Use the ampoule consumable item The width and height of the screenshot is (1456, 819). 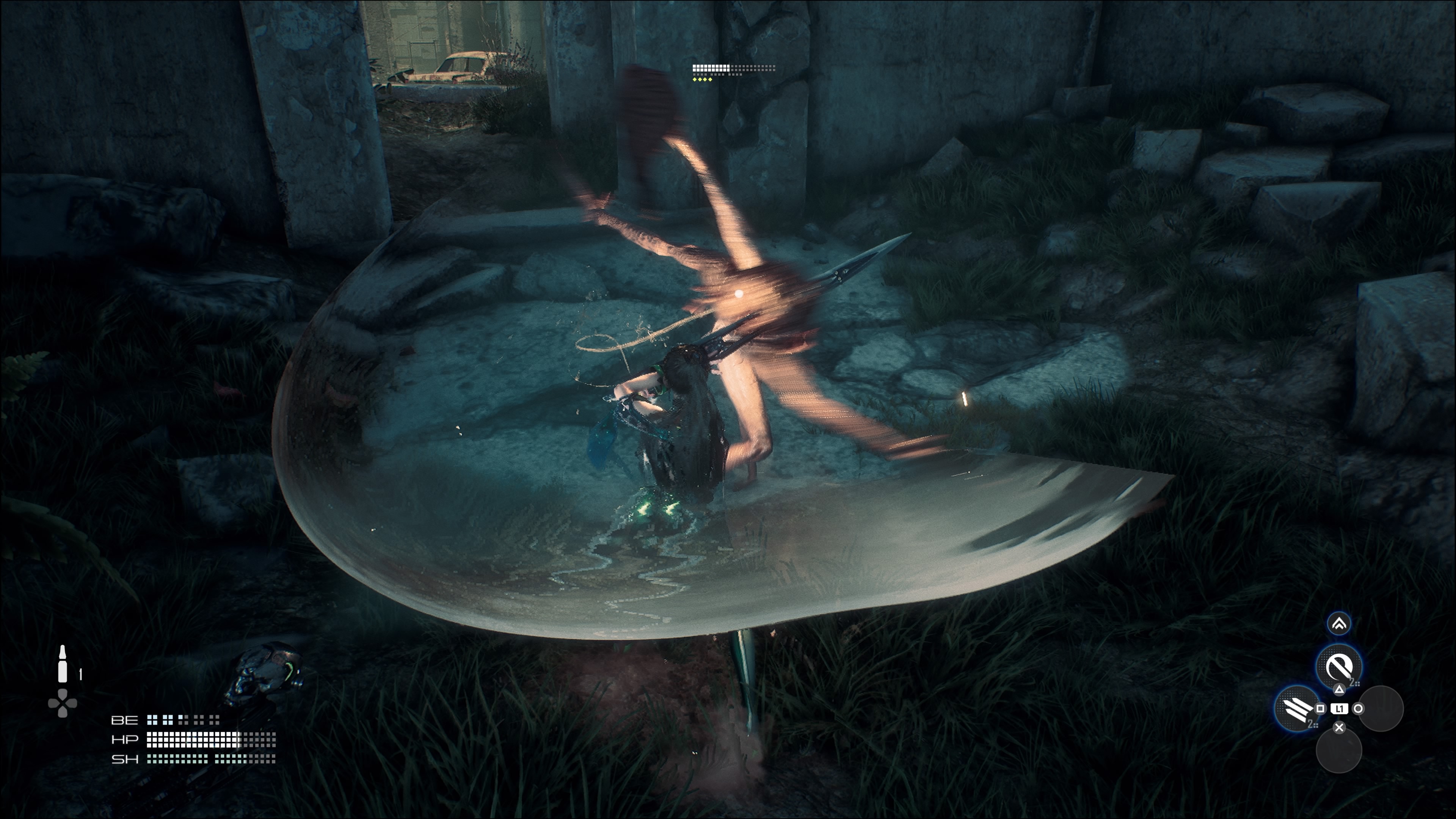point(63,665)
